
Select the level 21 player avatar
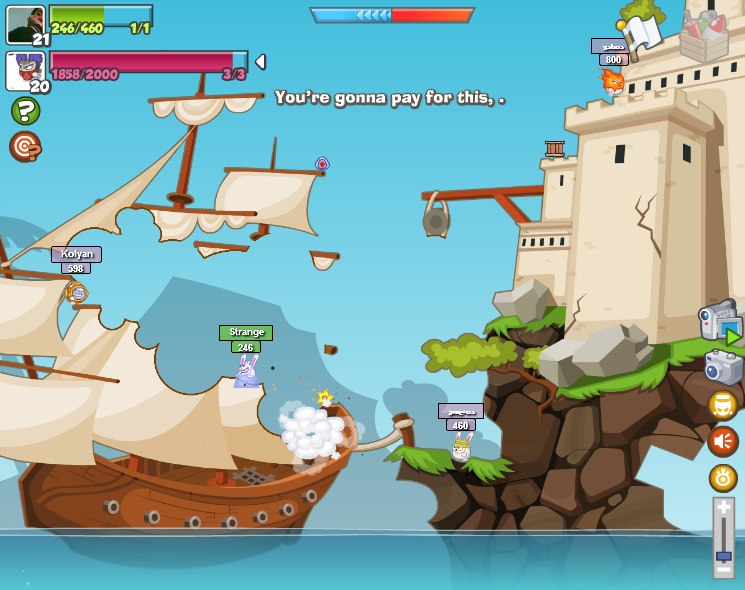tap(25, 25)
